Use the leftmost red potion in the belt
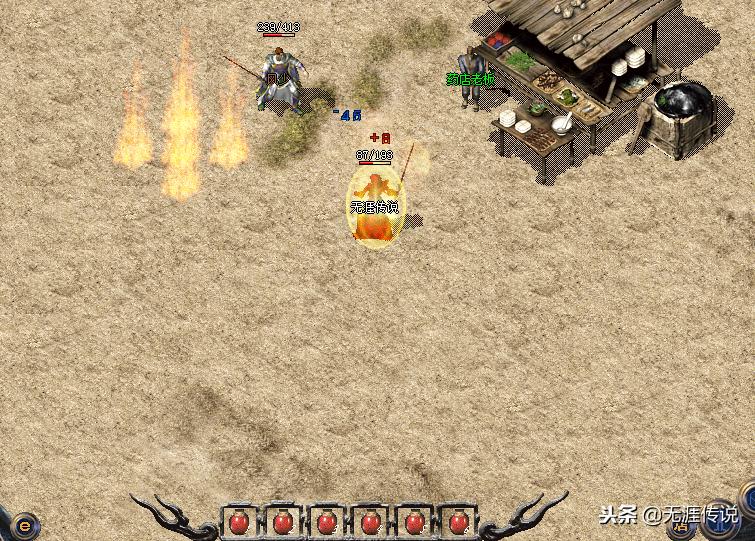This screenshot has height=541, width=755. [238, 521]
